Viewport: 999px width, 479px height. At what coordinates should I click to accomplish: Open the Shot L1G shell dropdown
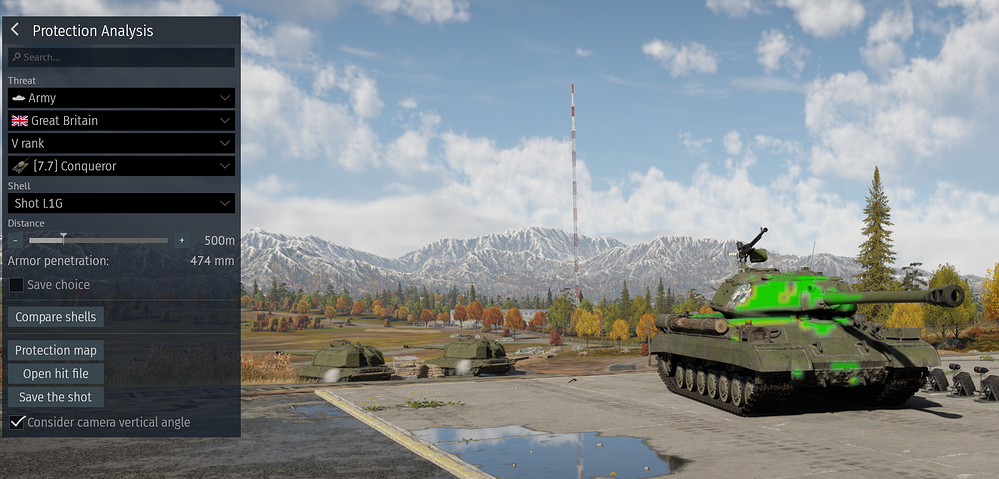click(x=121, y=203)
